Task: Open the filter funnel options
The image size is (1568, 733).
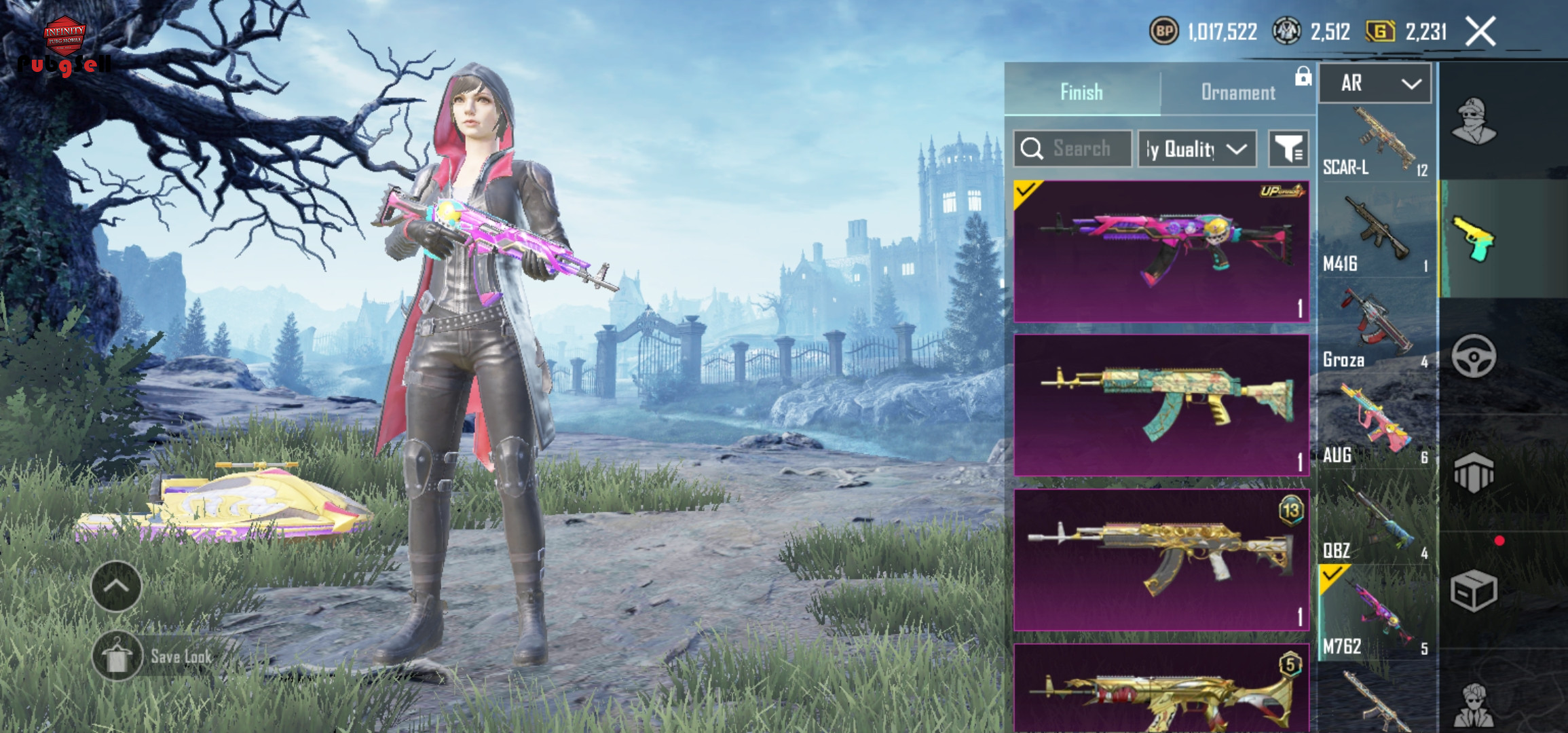Action: click(1288, 149)
